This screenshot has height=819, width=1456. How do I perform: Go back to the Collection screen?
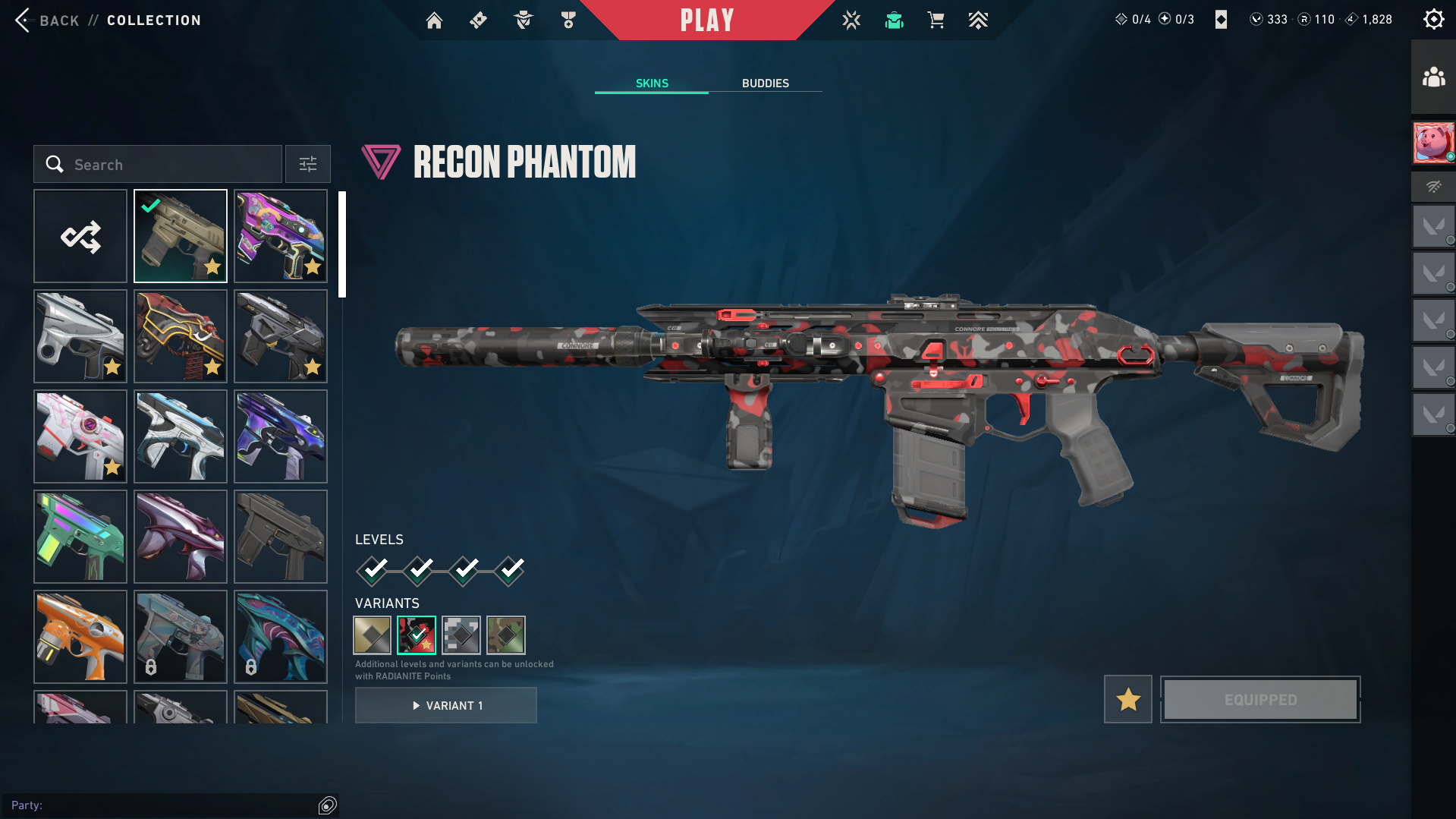tap(46, 20)
